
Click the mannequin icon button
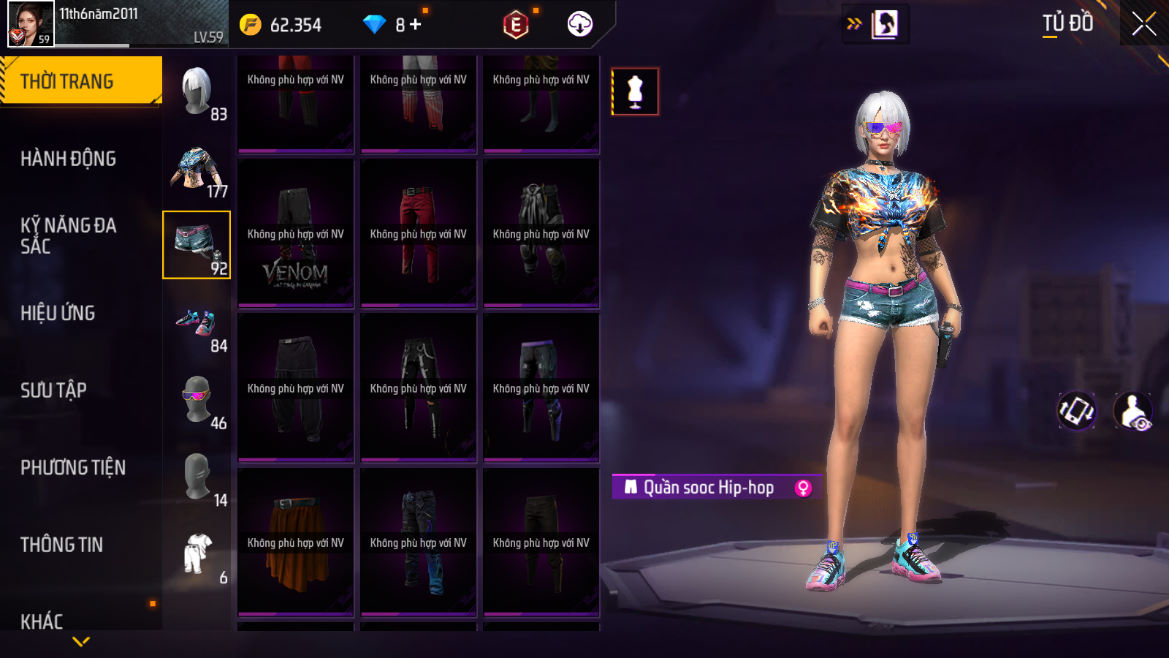(x=635, y=92)
